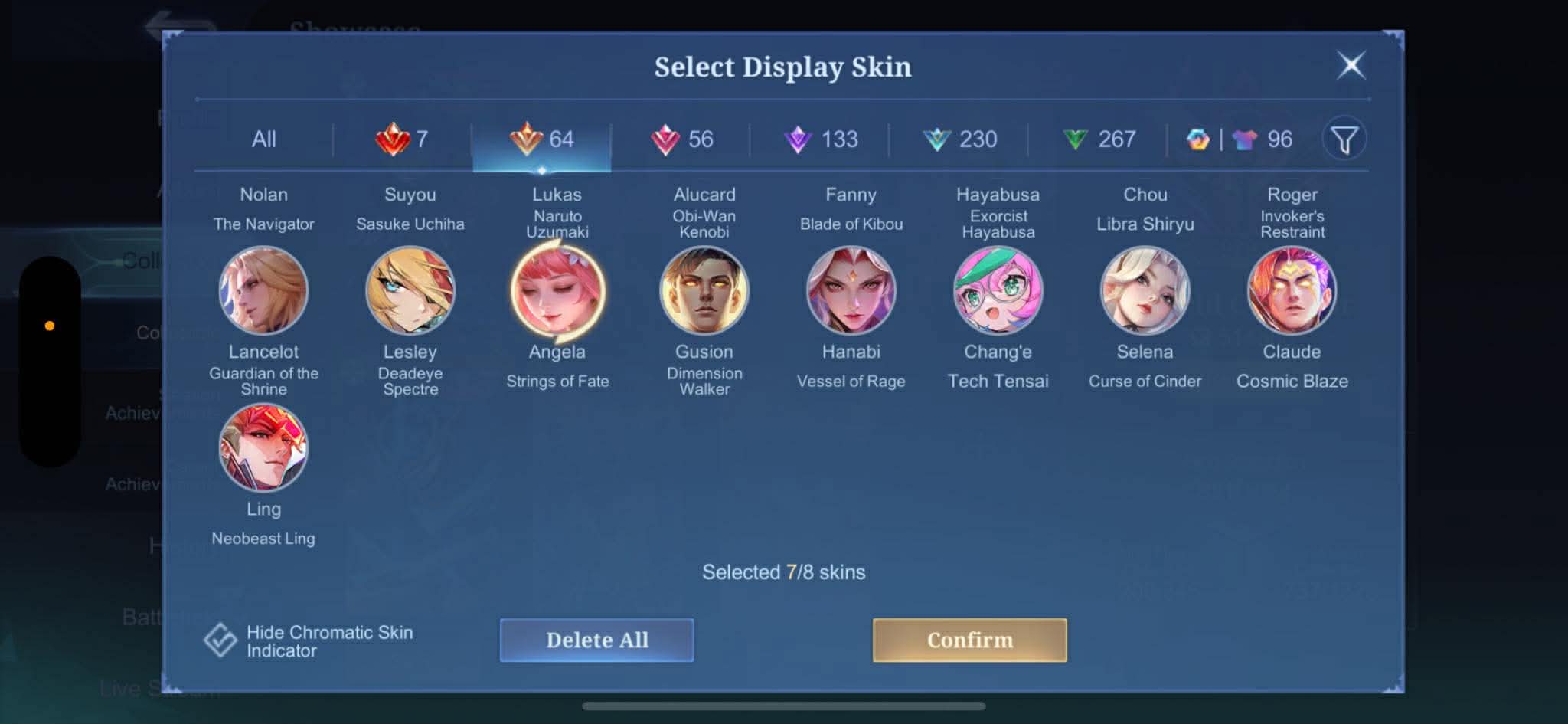
Task: Select the 267 skins tier tab
Action: coord(1099,139)
